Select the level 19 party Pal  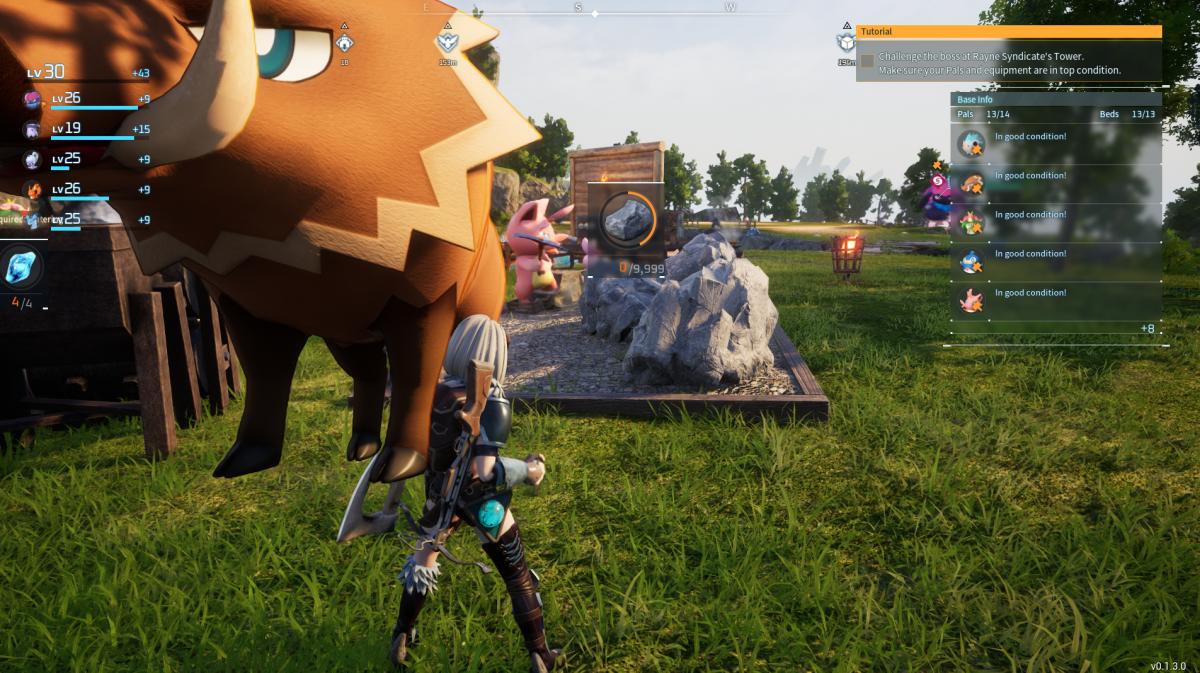coord(33,130)
